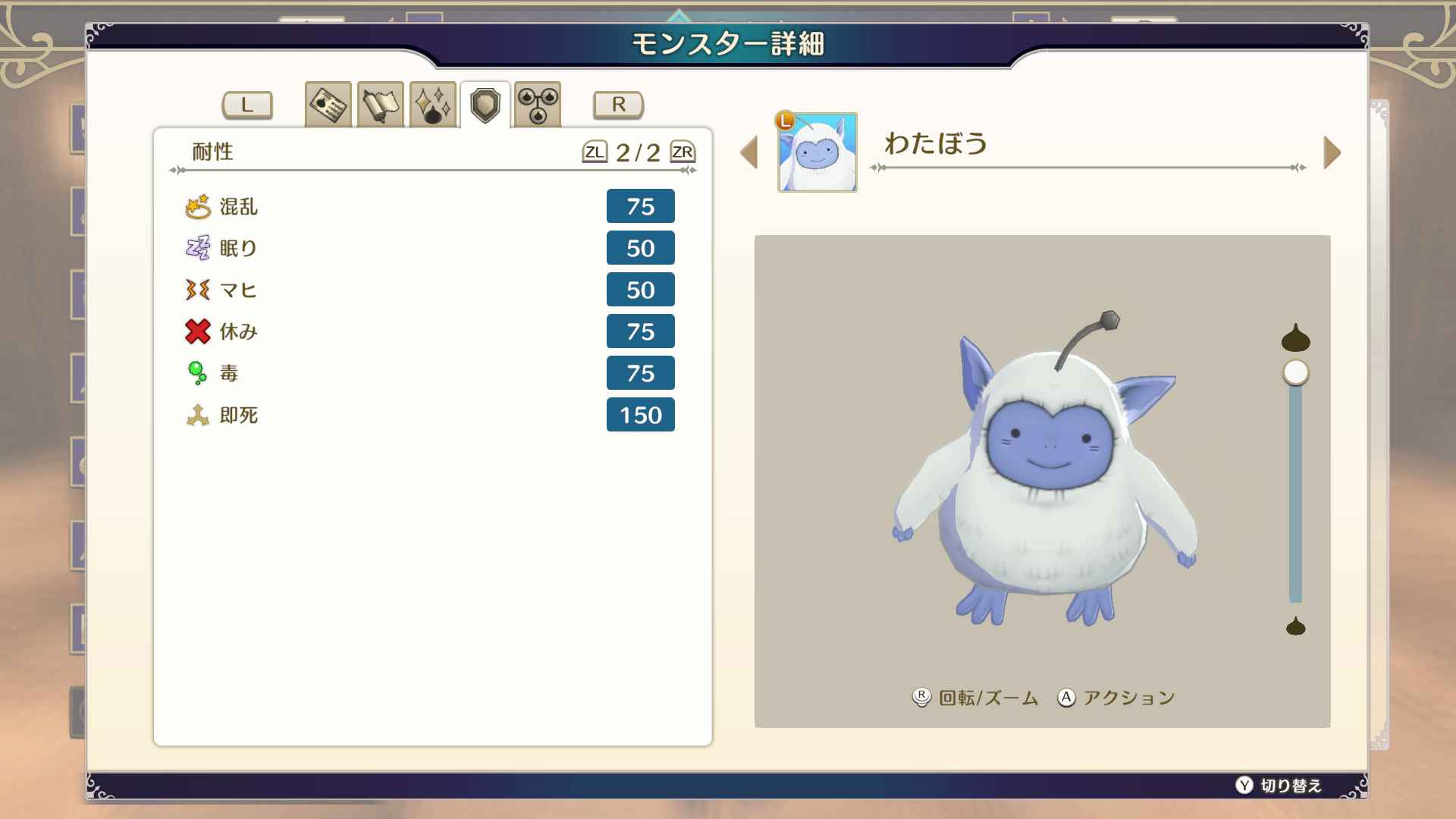This screenshot has width=1456, height=819.
Task: Pick the 毒 resistance row
Action: tap(429, 373)
